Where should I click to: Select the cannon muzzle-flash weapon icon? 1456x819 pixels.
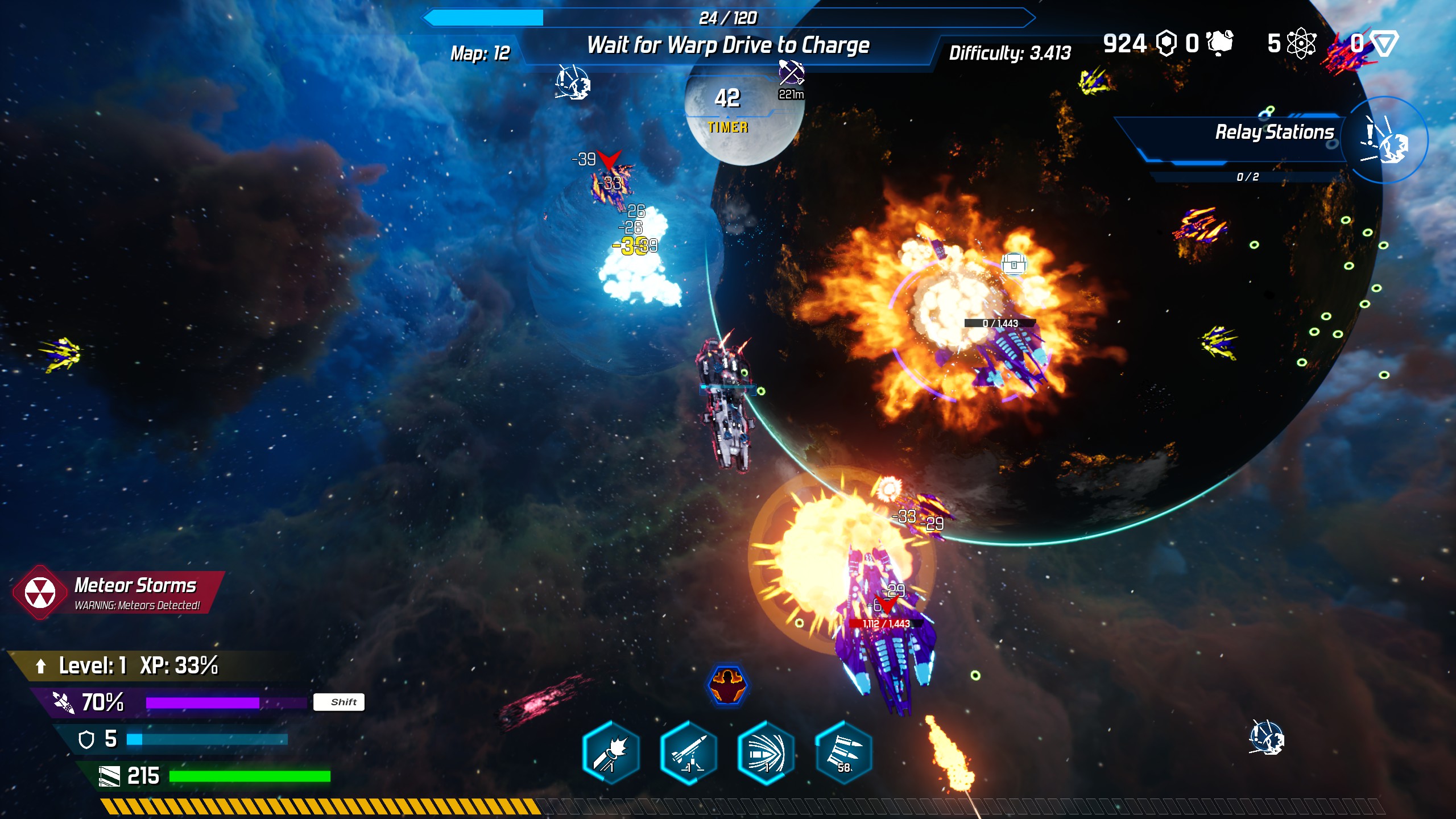[x=611, y=753]
